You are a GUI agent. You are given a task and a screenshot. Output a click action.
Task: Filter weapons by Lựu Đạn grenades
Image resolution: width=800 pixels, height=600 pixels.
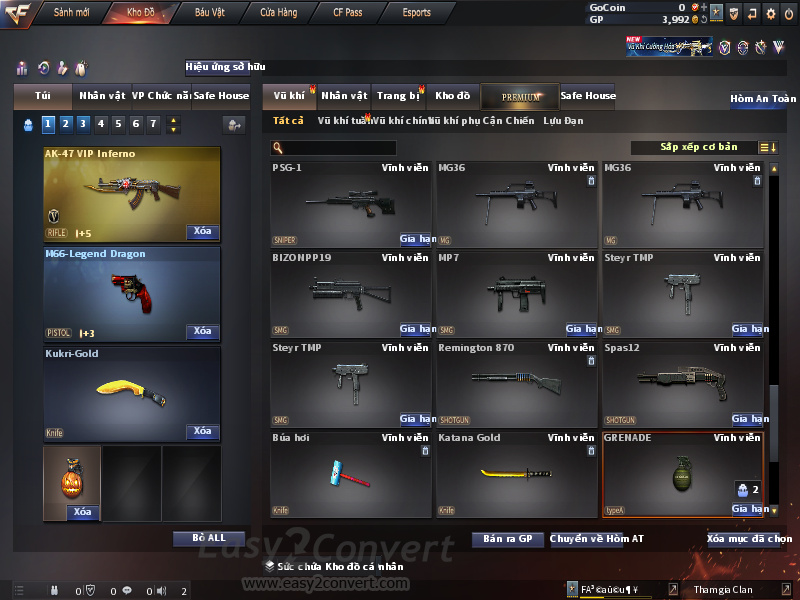coord(563,121)
